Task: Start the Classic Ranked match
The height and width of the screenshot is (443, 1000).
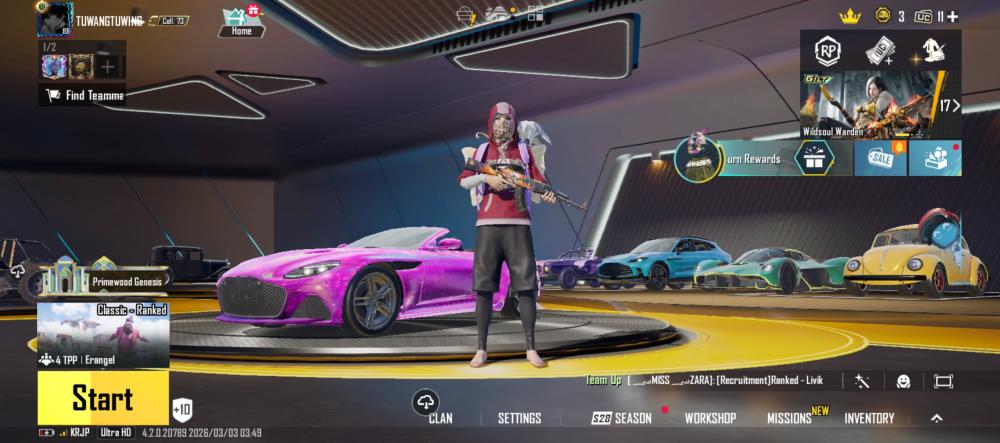Action: [102, 399]
